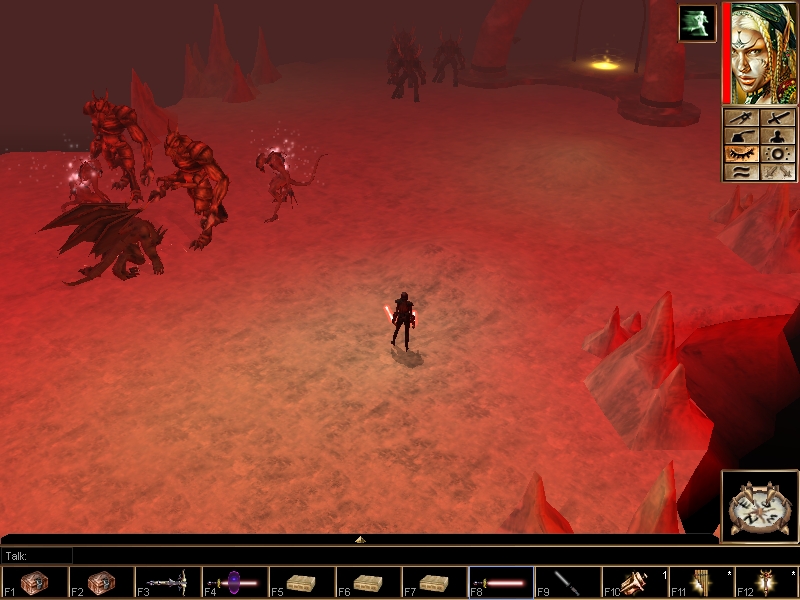Rest using the closed eye button
Image resolution: width=800 pixels, height=600 pixels.
coord(741,154)
